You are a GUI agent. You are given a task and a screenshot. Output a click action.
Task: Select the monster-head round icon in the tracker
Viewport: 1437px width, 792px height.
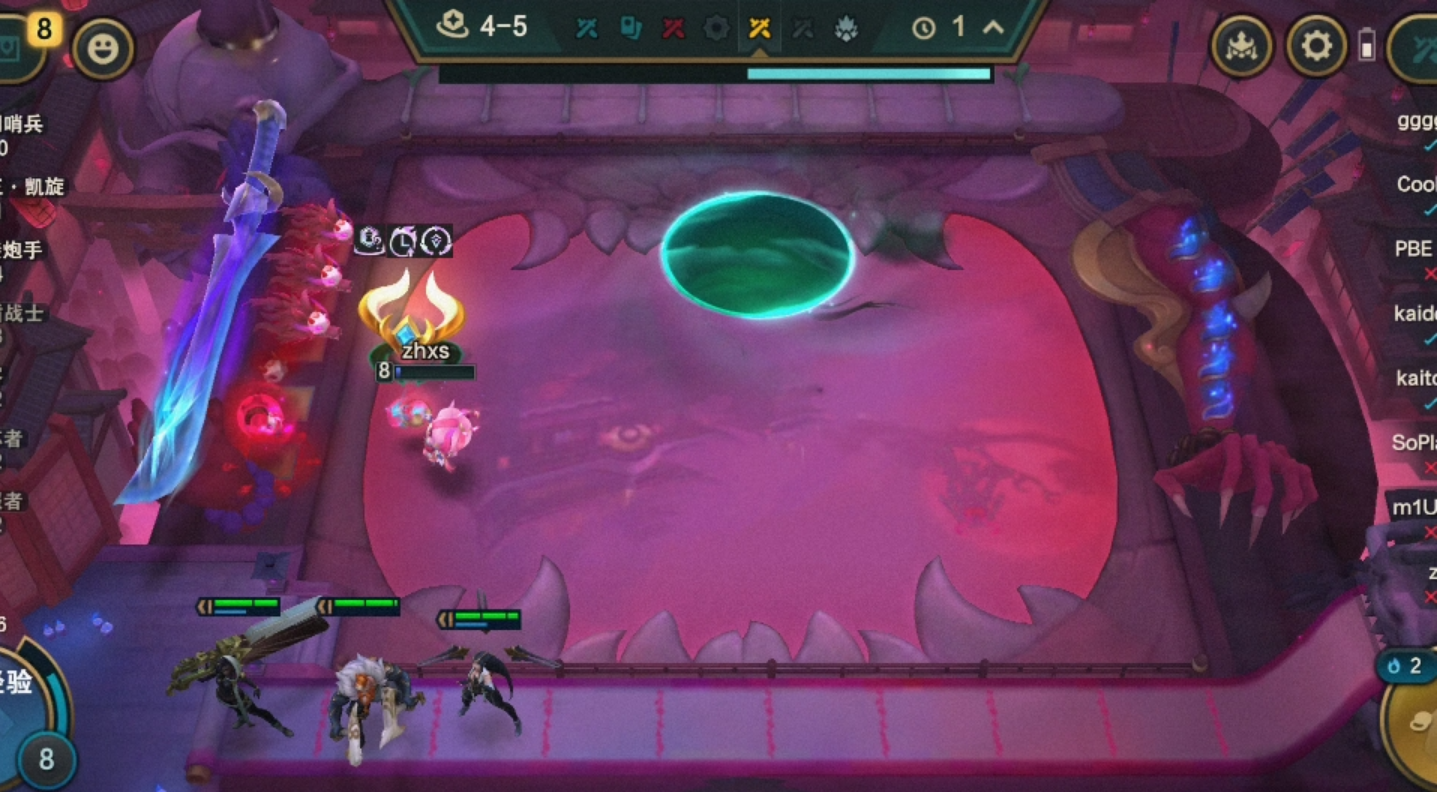(846, 29)
